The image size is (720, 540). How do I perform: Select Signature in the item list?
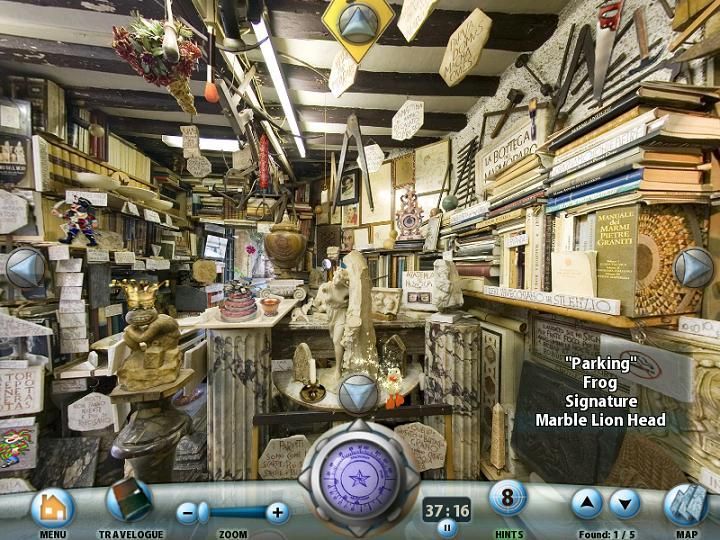[600, 401]
